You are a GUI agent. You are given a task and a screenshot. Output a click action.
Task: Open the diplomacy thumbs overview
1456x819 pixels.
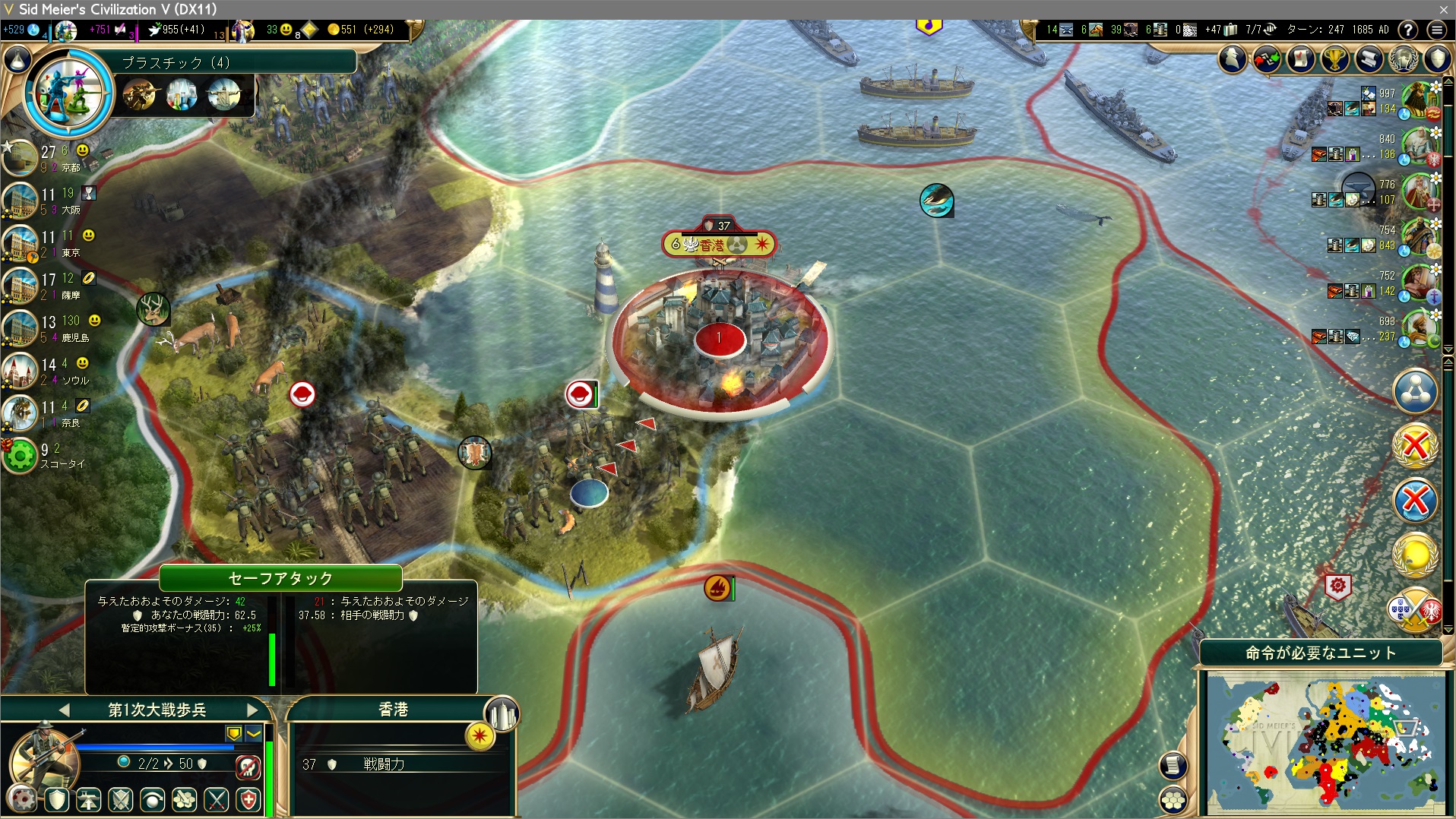1267,58
